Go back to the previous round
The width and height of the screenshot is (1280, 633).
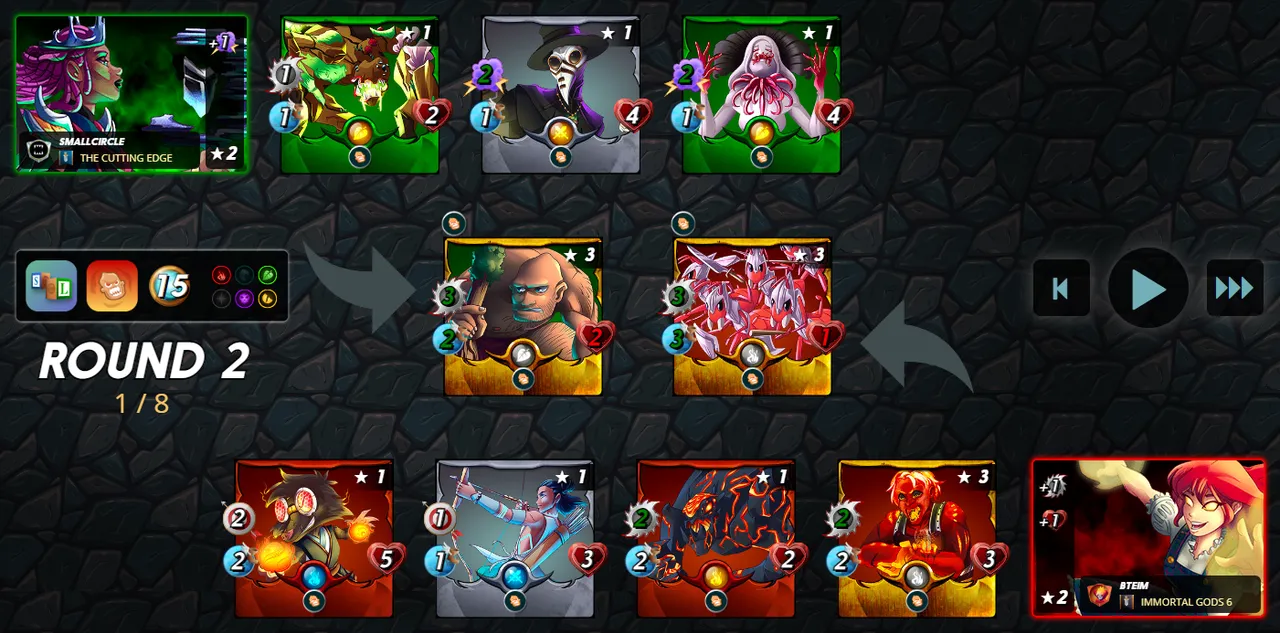click(1061, 289)
